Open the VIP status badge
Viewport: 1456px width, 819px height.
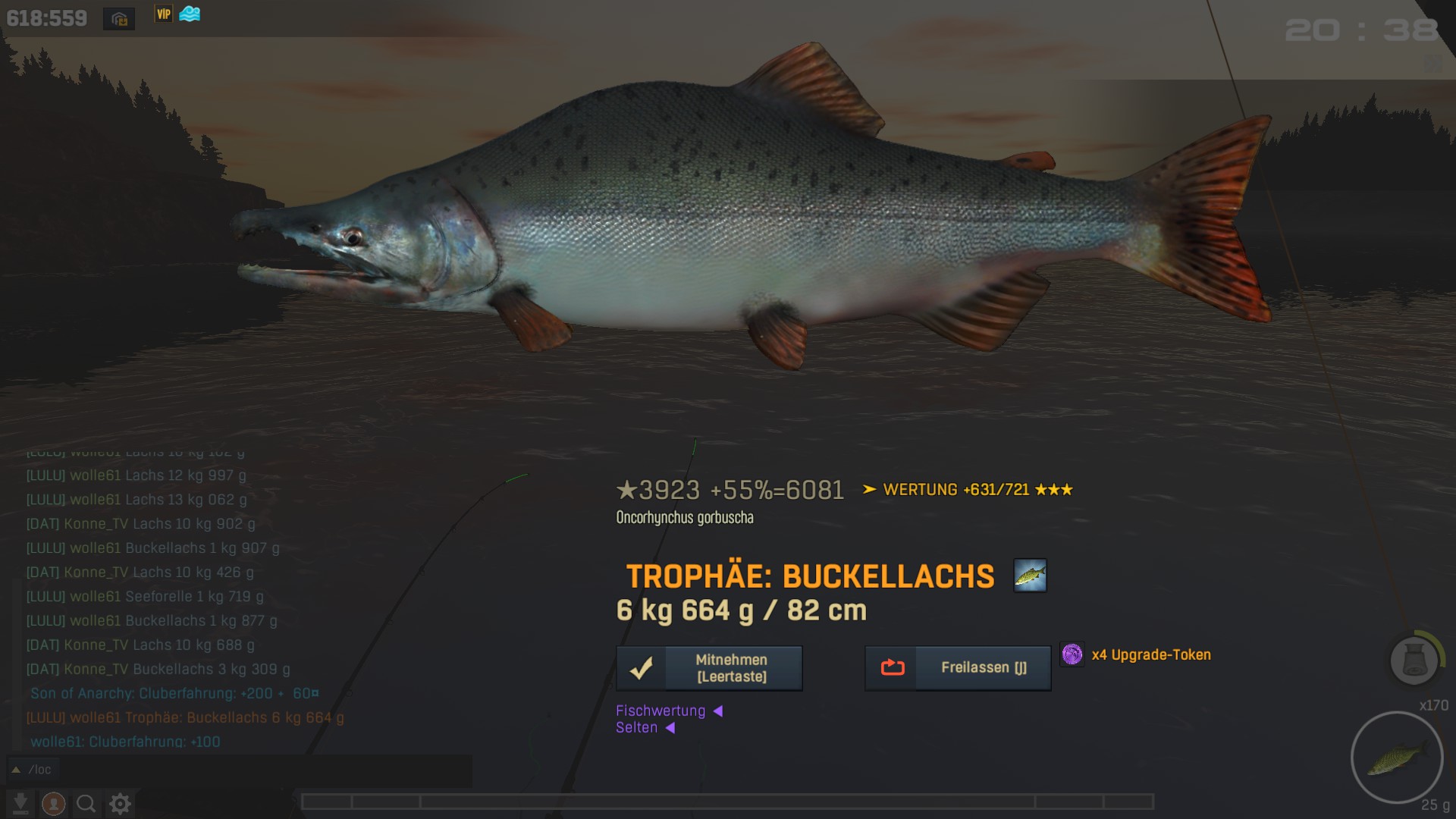(x=163, y=14)
